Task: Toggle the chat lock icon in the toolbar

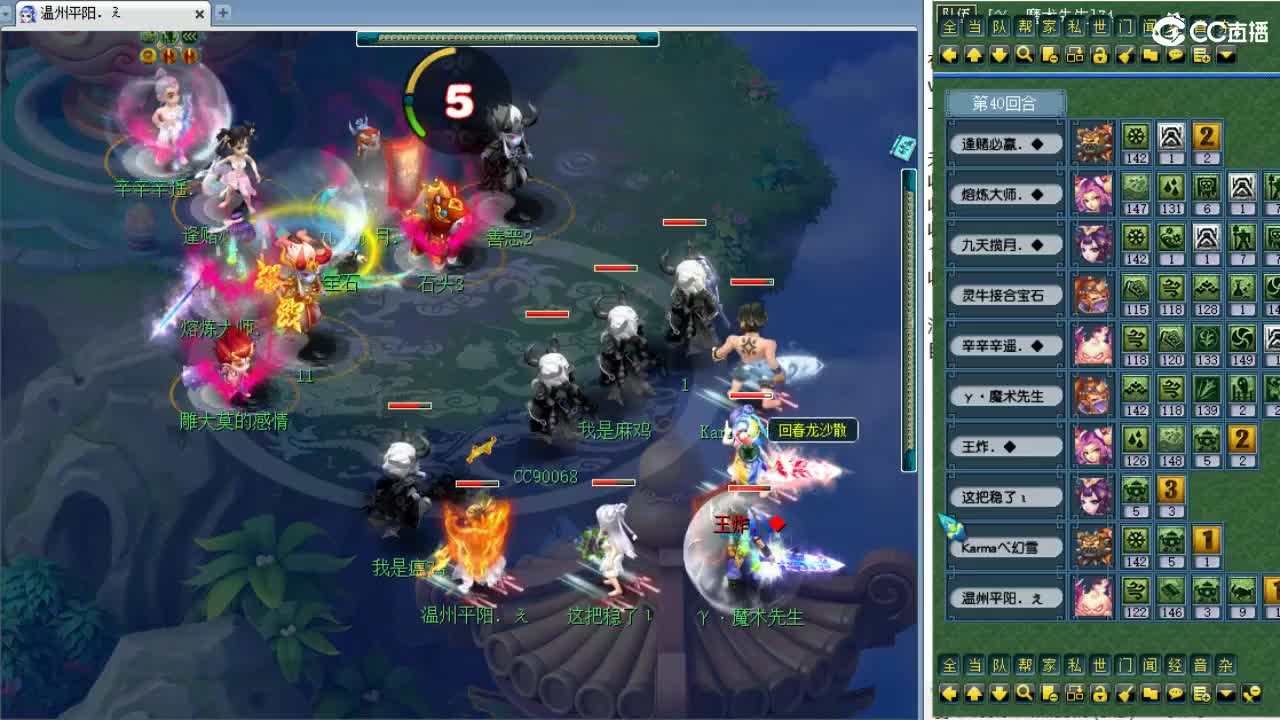Action: click(x=1099, y=56)
